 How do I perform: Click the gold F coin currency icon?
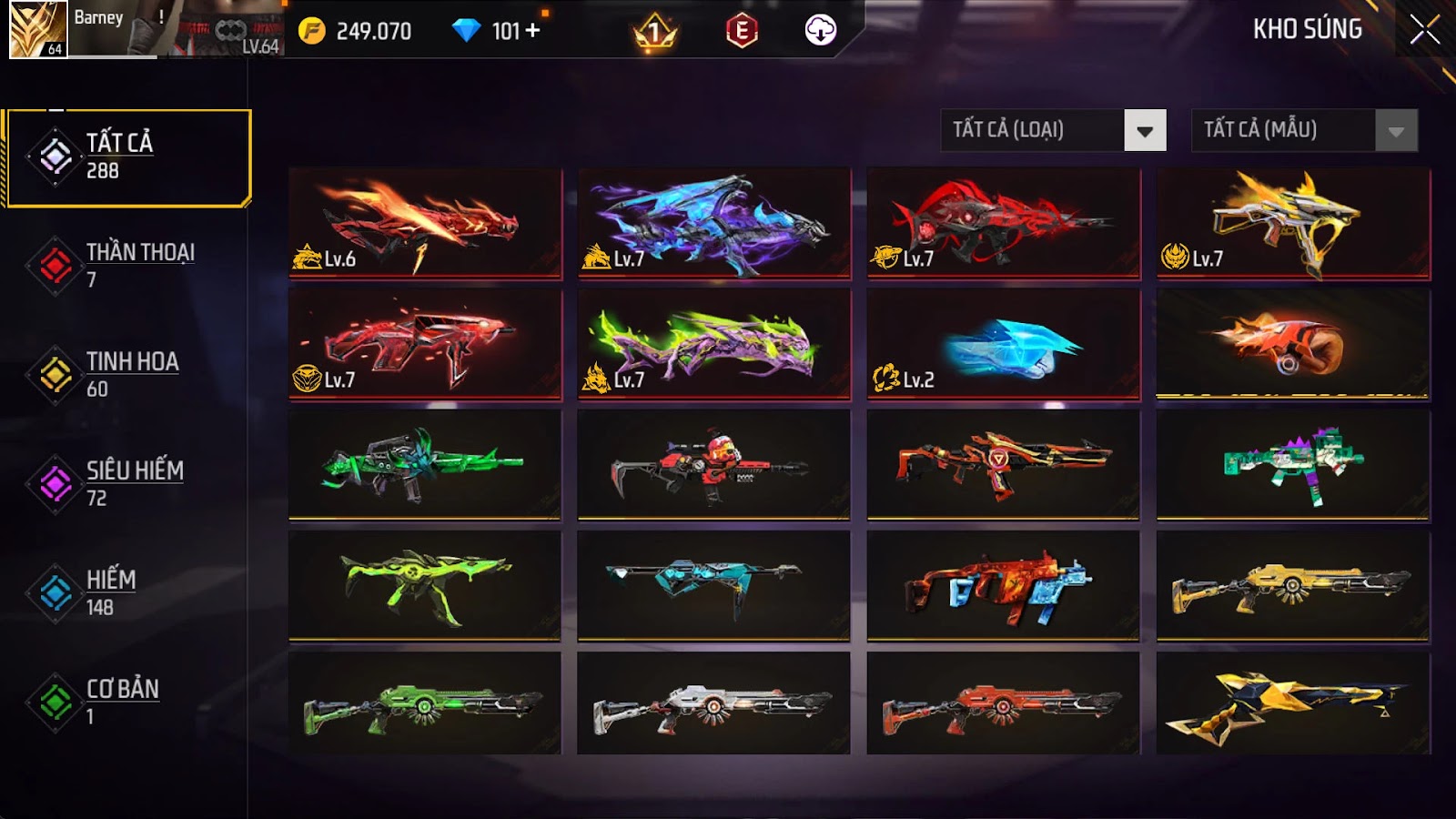coord(314,28)
